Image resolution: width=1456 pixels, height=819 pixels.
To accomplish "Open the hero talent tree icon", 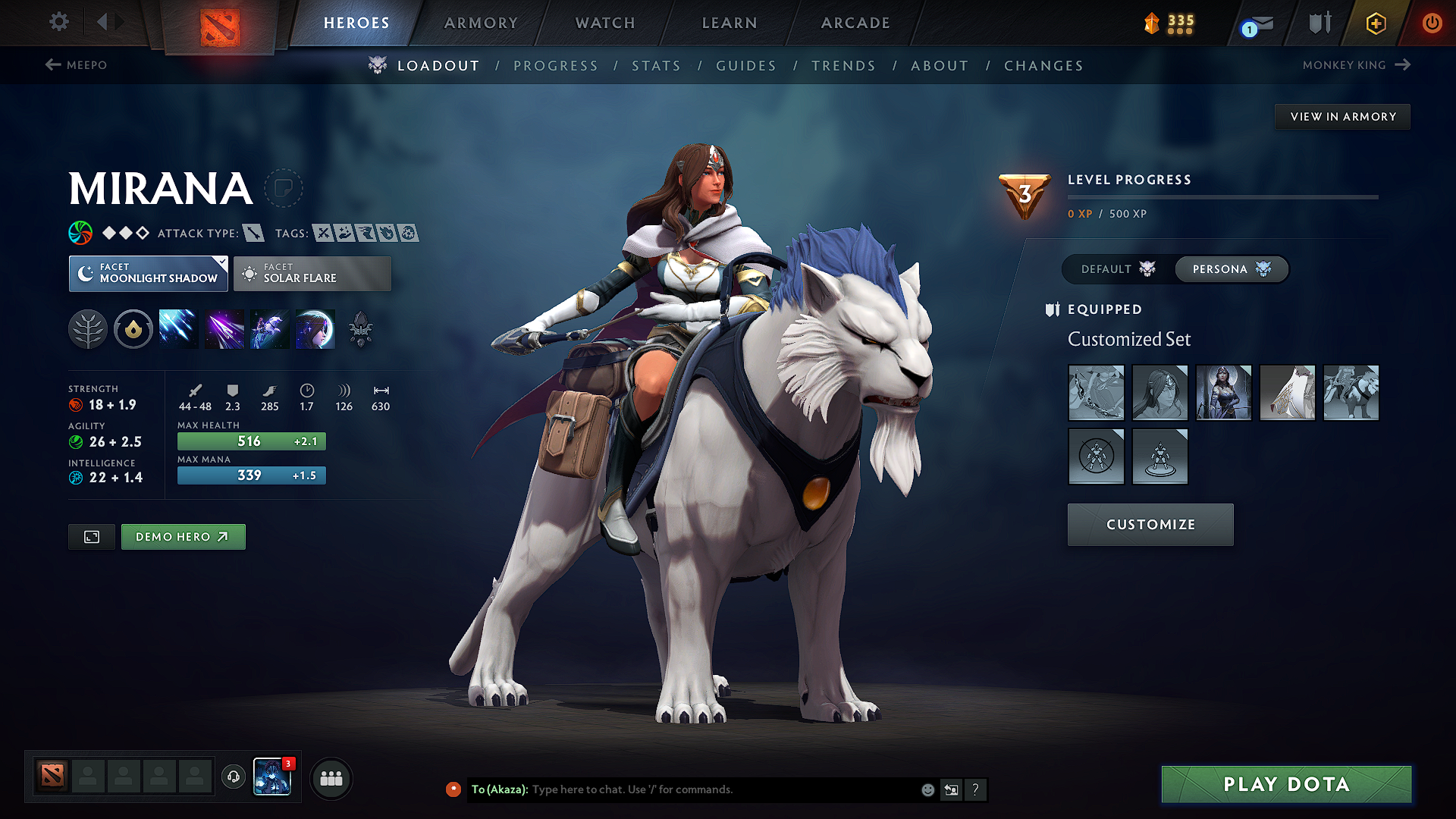I will [x=88, y=328].
